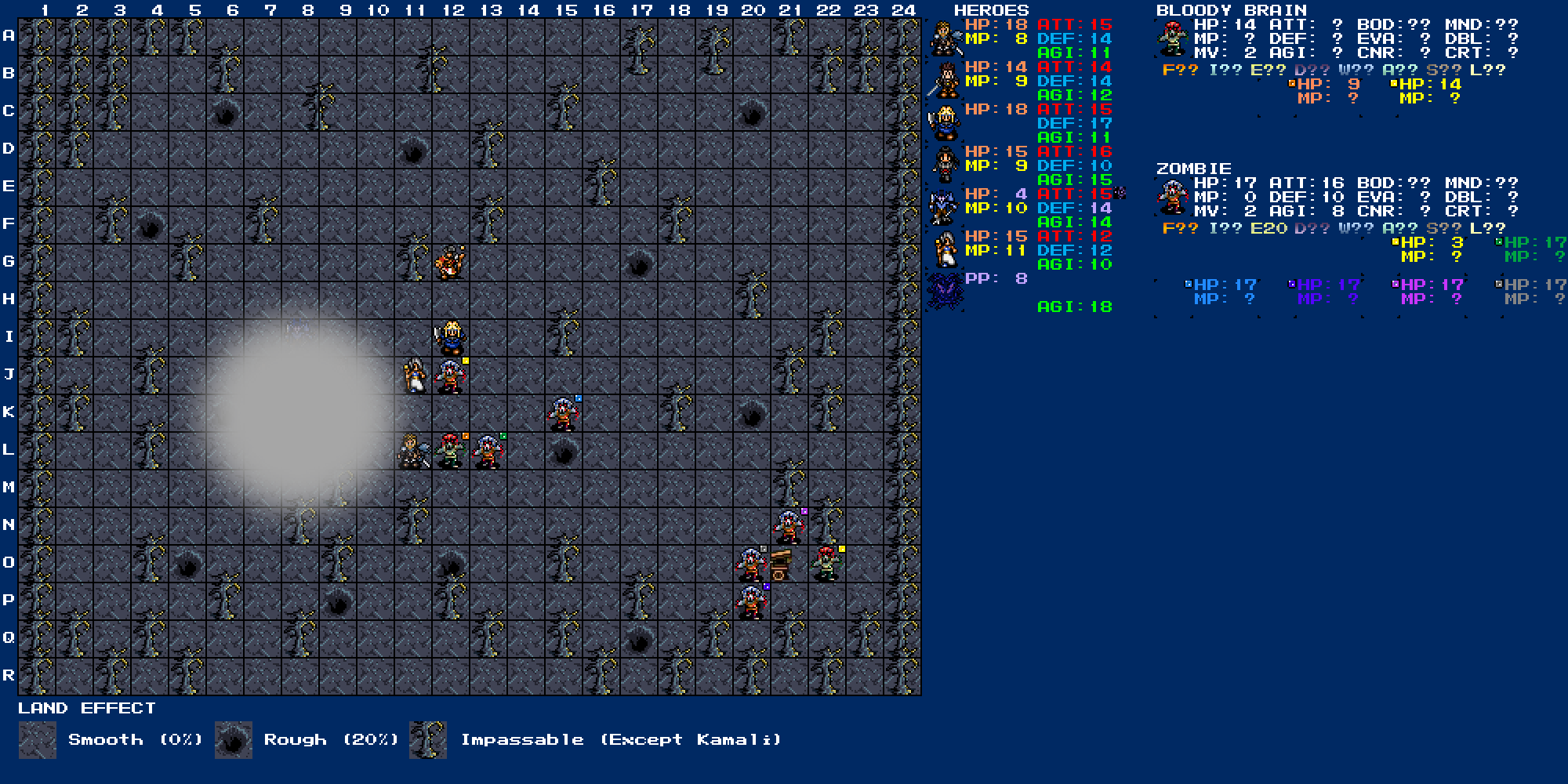
Task: Select the blonde blue-armored hero portrait
Action: (944, 123)
